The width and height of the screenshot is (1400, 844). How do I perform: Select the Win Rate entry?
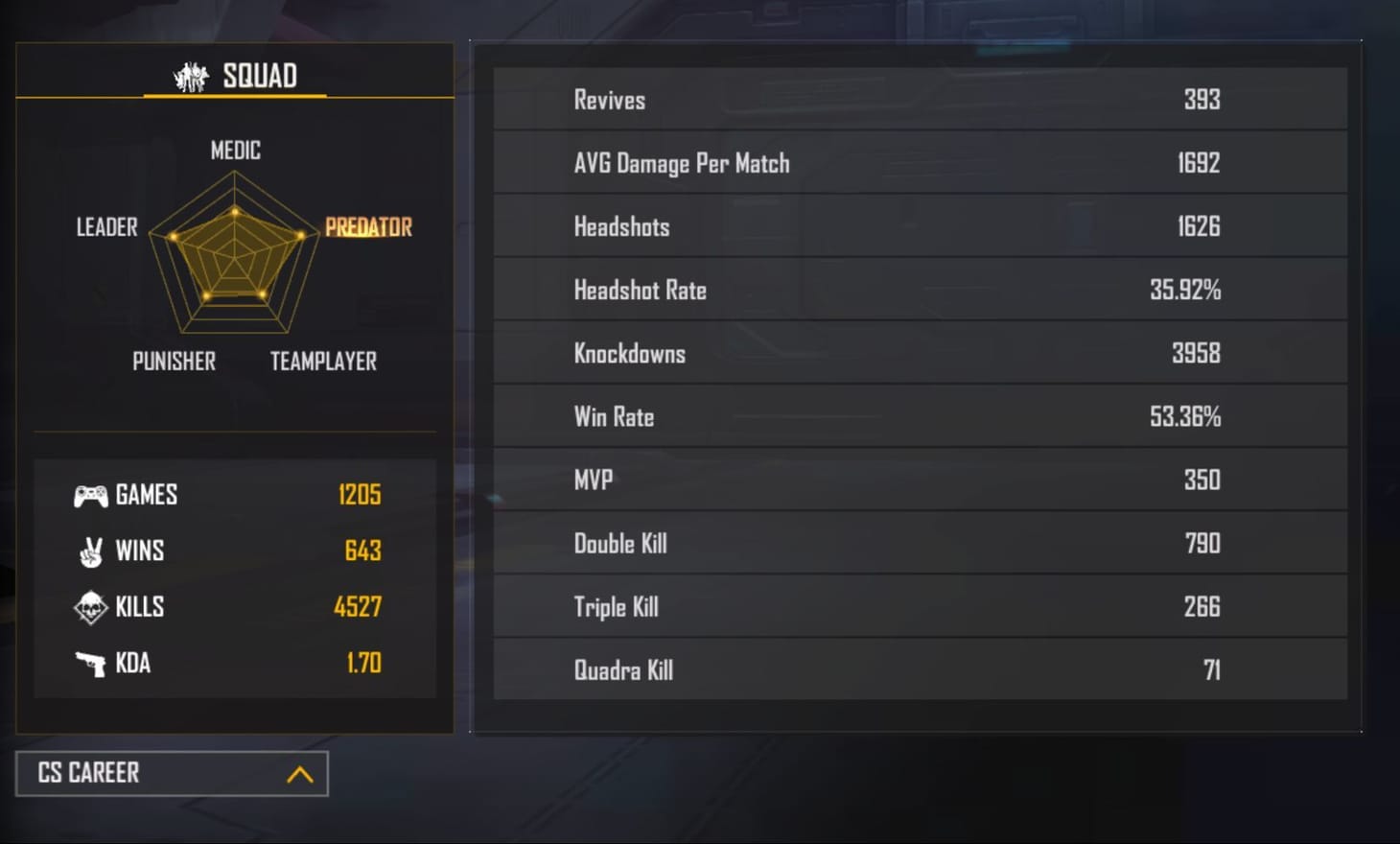[x=916, y=416]
